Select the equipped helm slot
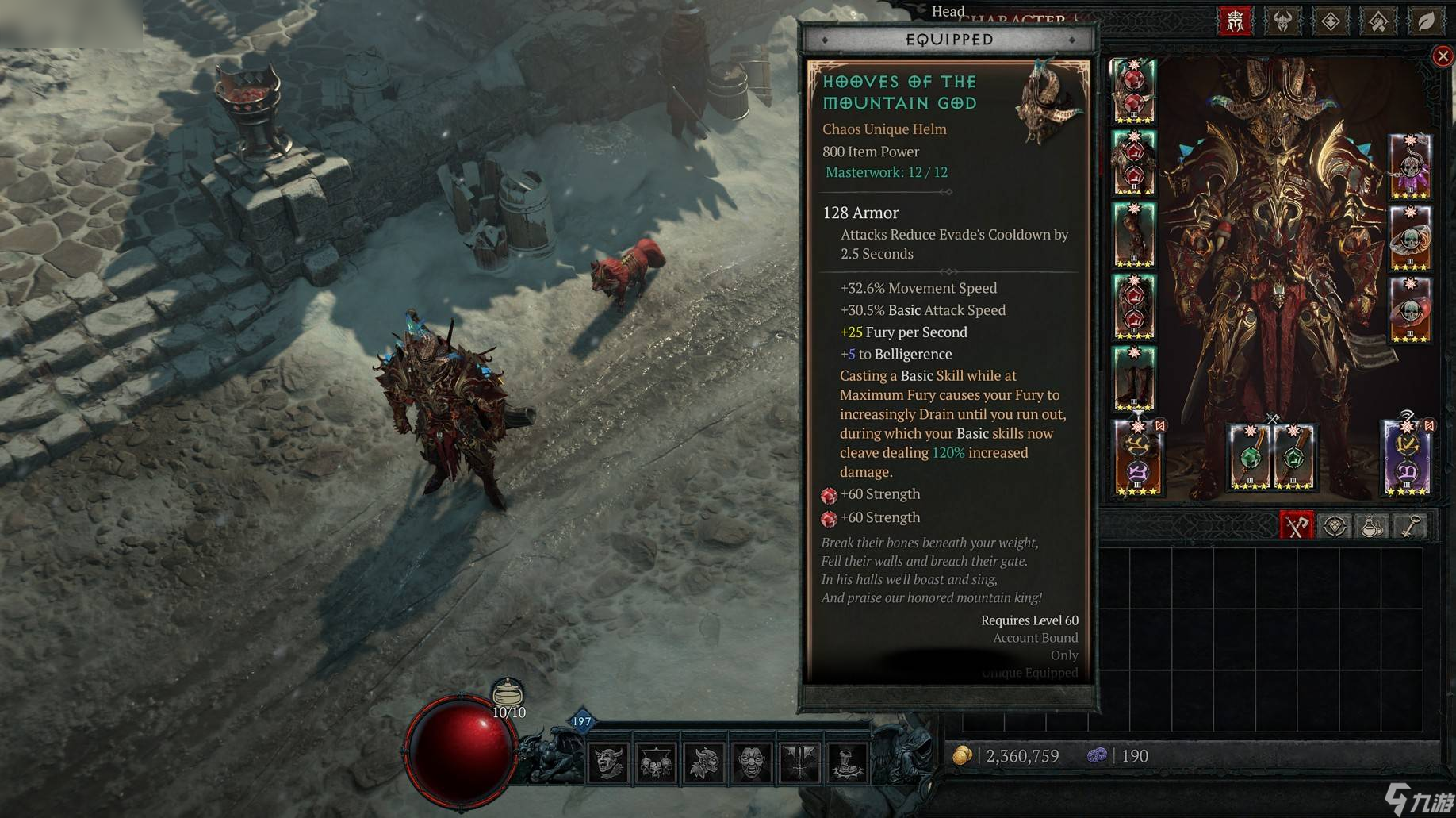Image resolution: width=1456 pixels, height=818 pixels. (1133, 91)
